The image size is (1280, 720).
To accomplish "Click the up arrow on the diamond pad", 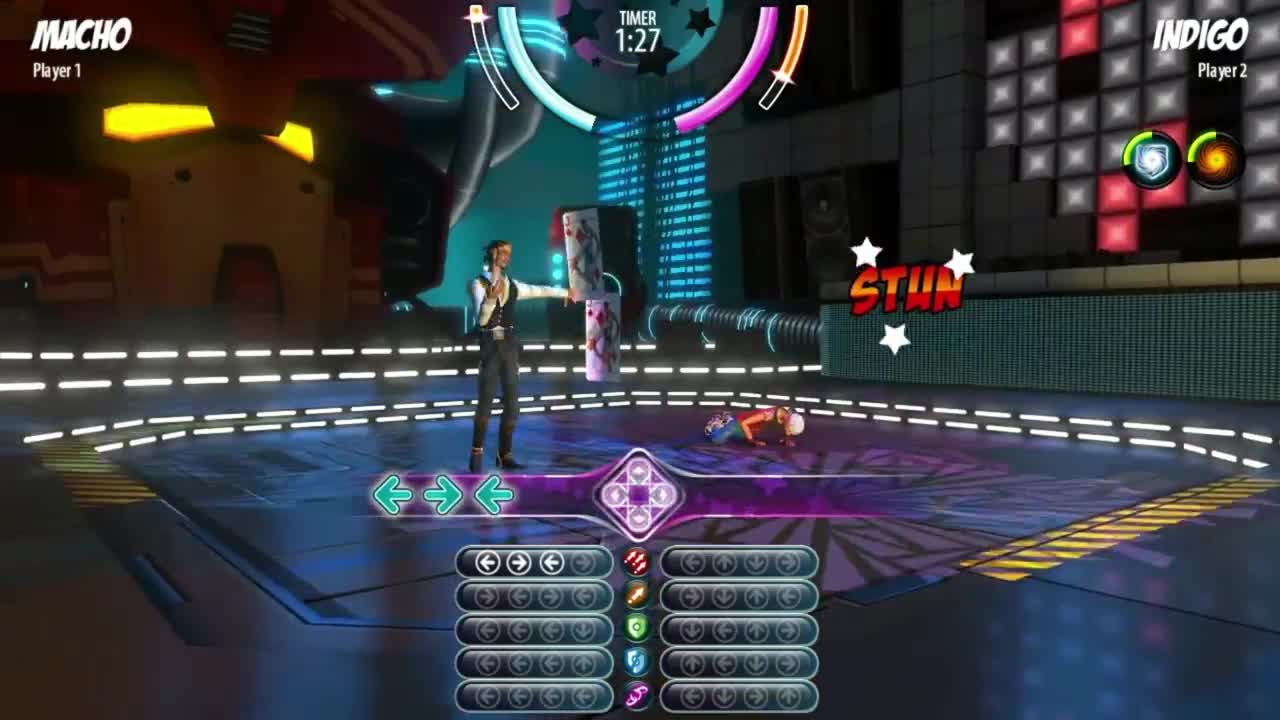I will coord(639,469).
